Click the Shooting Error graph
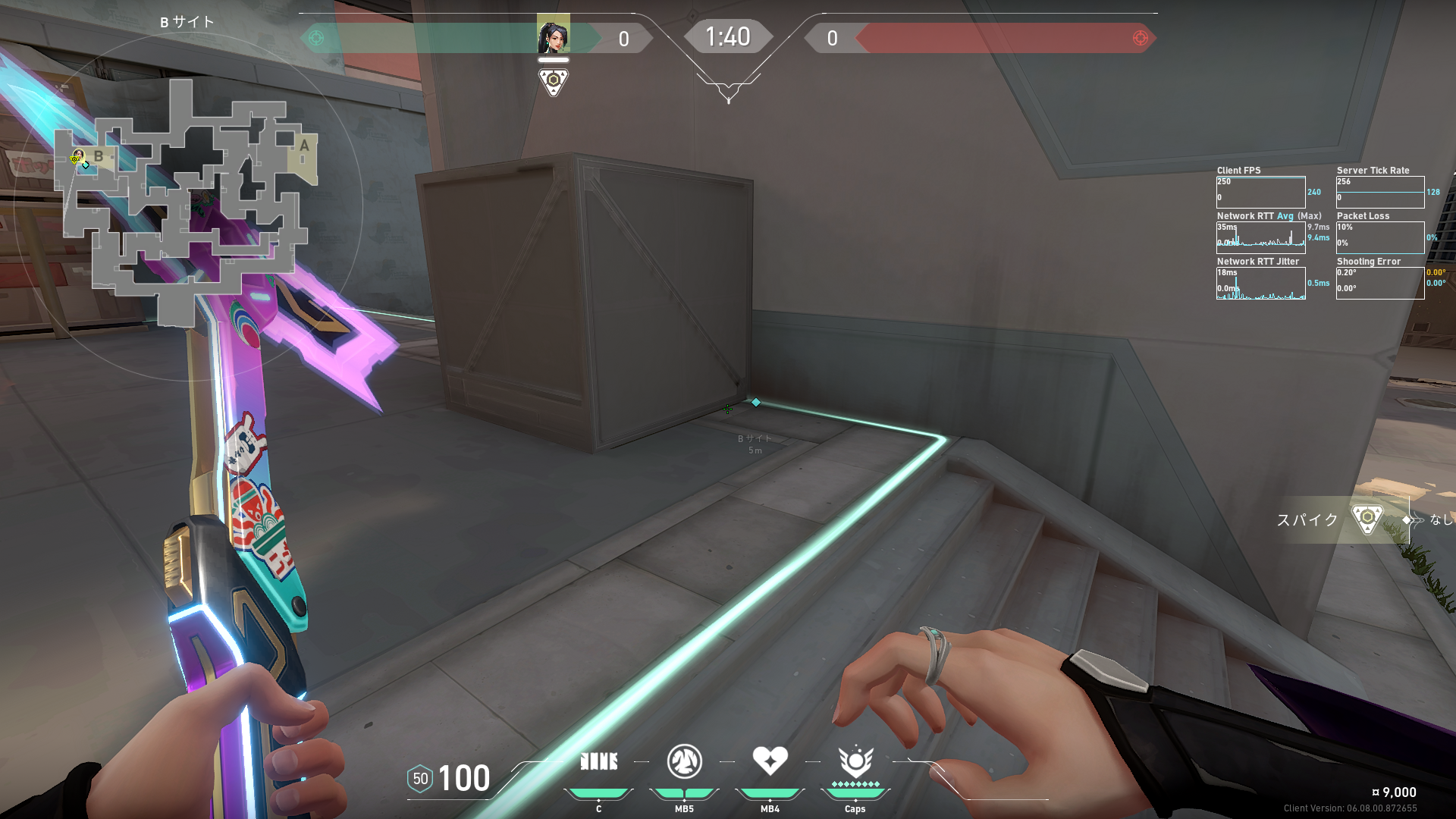1456x819 pixels. (1380, 284)
